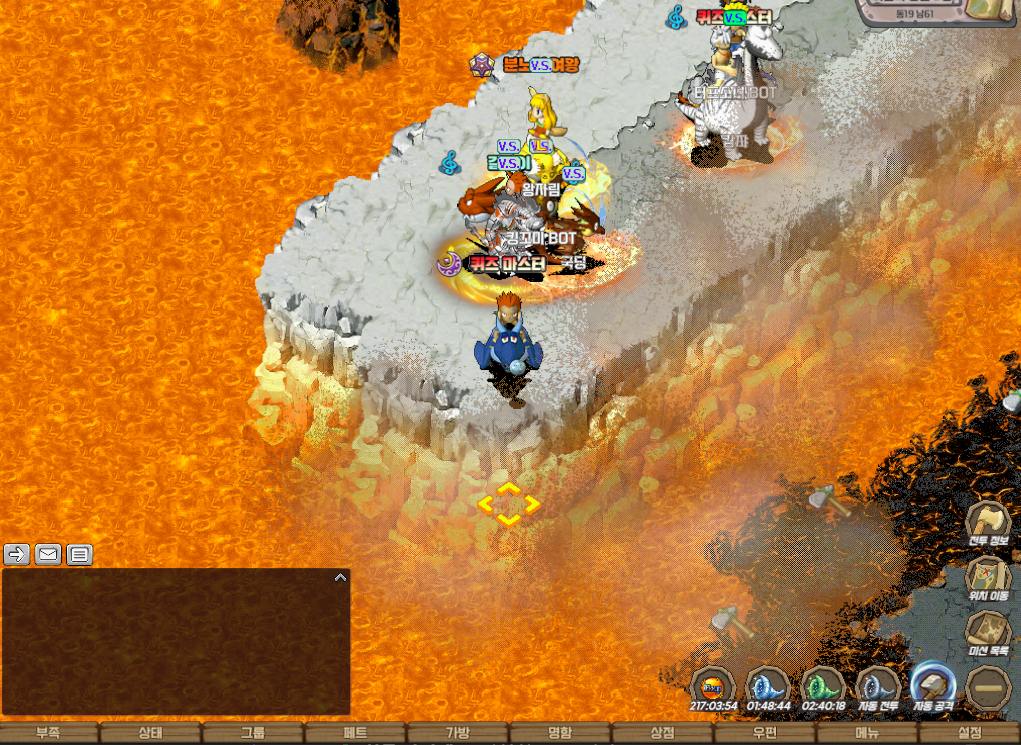Expand chat box with the up chevron

coord(340,577)
